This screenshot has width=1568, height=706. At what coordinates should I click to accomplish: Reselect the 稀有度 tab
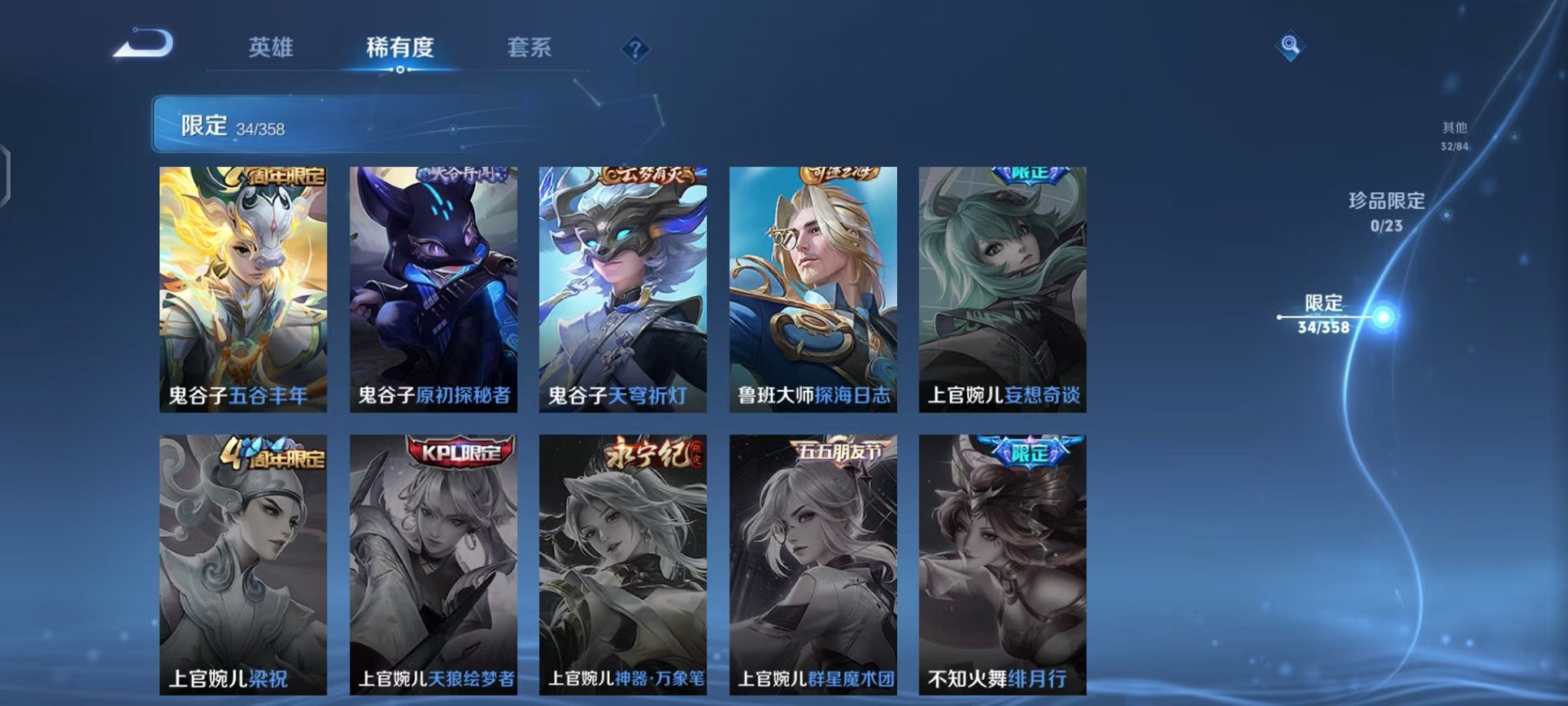[400, 48]
